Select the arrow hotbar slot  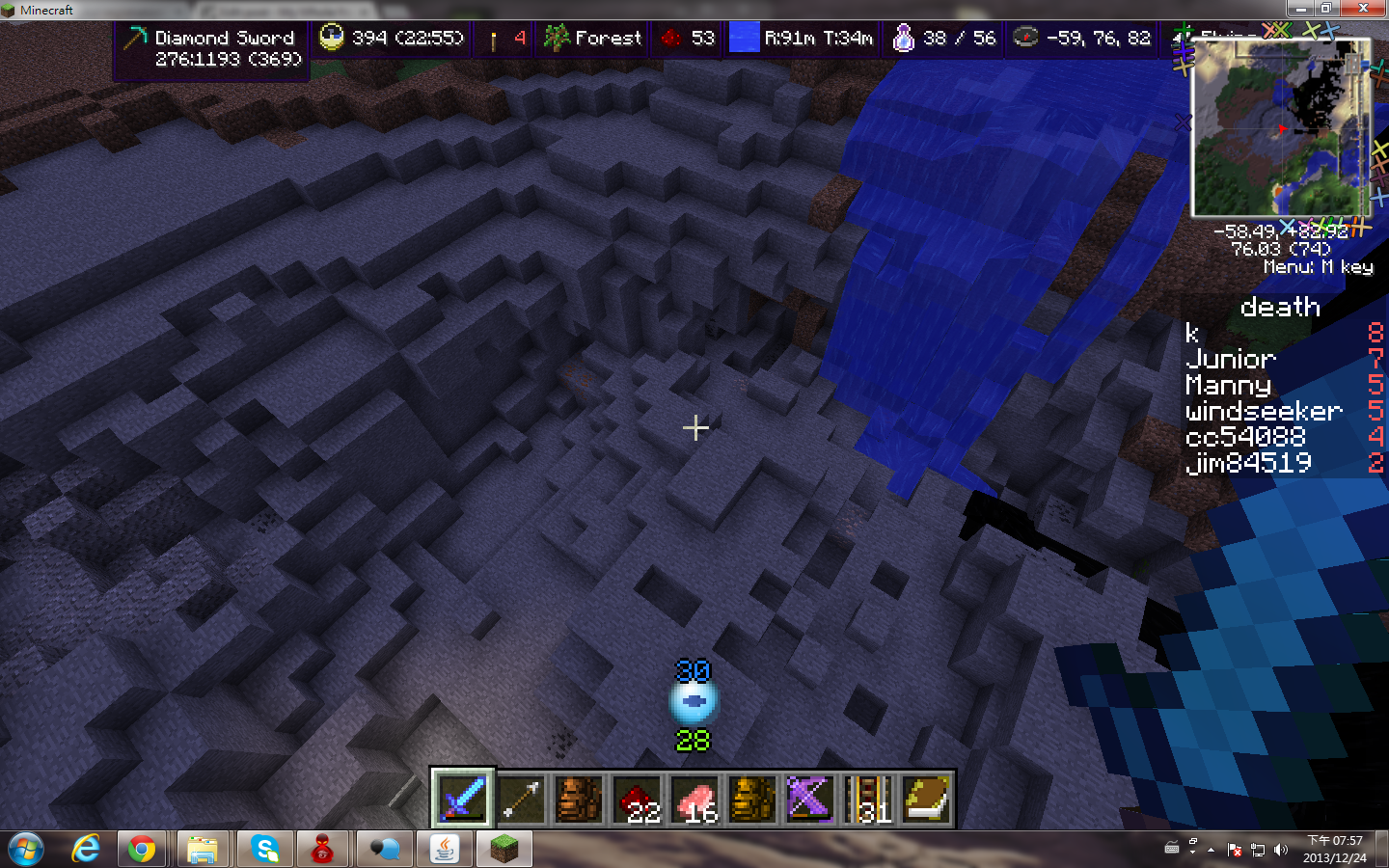pyautogui.click(x=521, y=799)
